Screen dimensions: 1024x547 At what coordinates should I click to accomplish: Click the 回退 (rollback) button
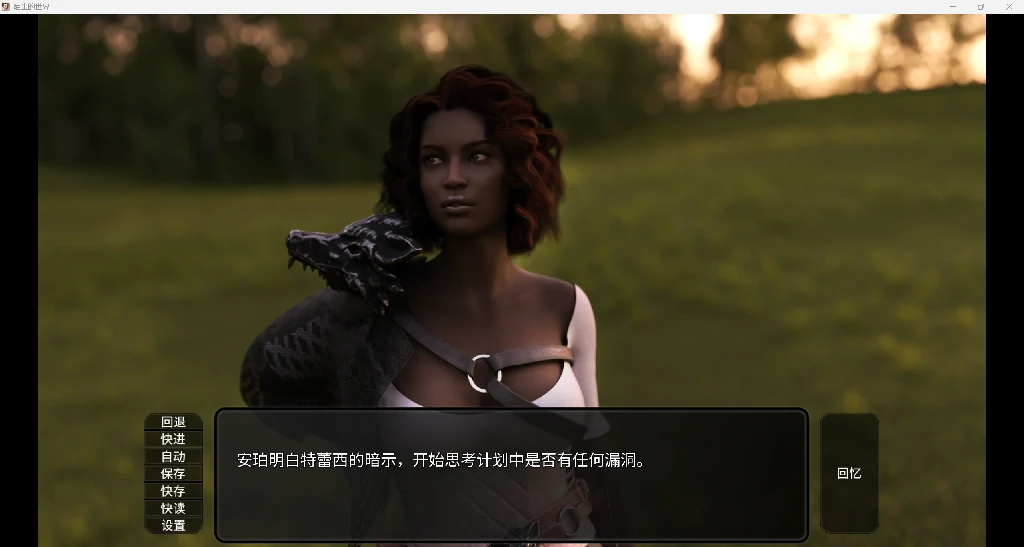[x=173, y=422]
